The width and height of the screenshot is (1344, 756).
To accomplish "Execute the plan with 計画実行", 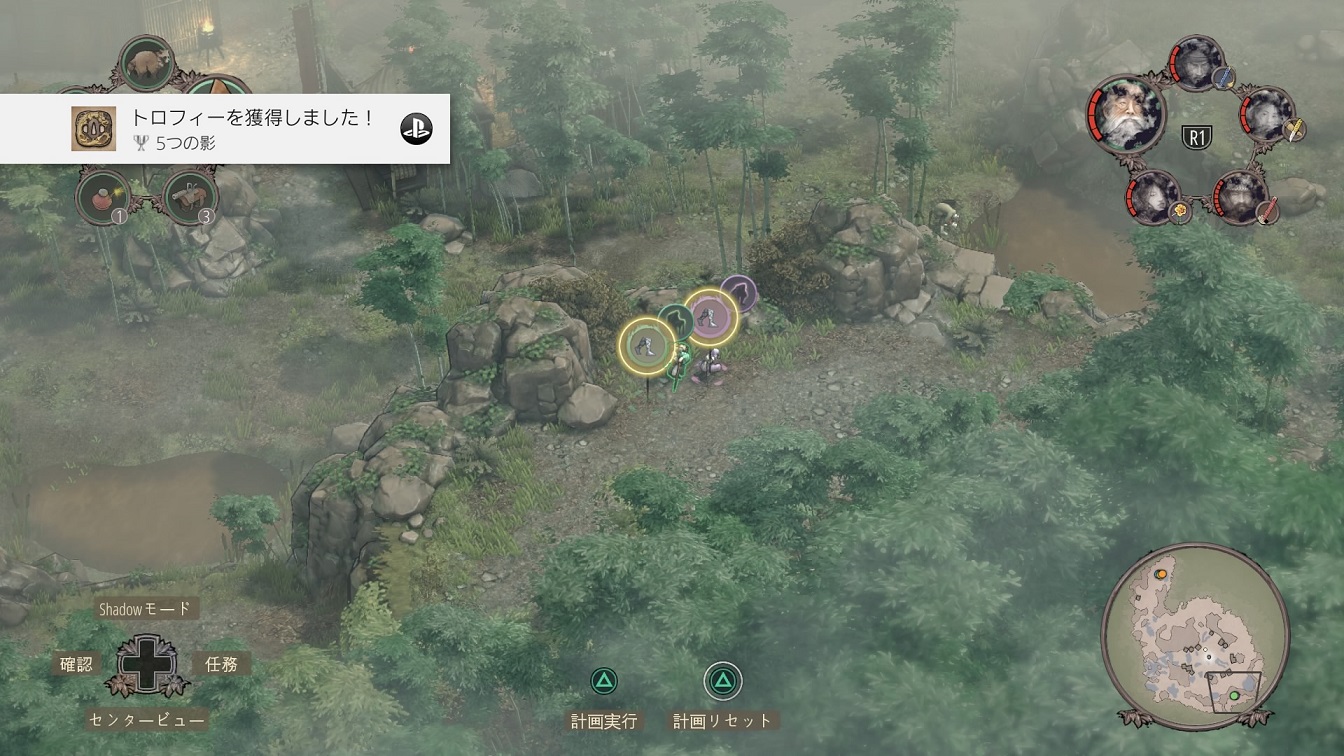I will 603,720.
